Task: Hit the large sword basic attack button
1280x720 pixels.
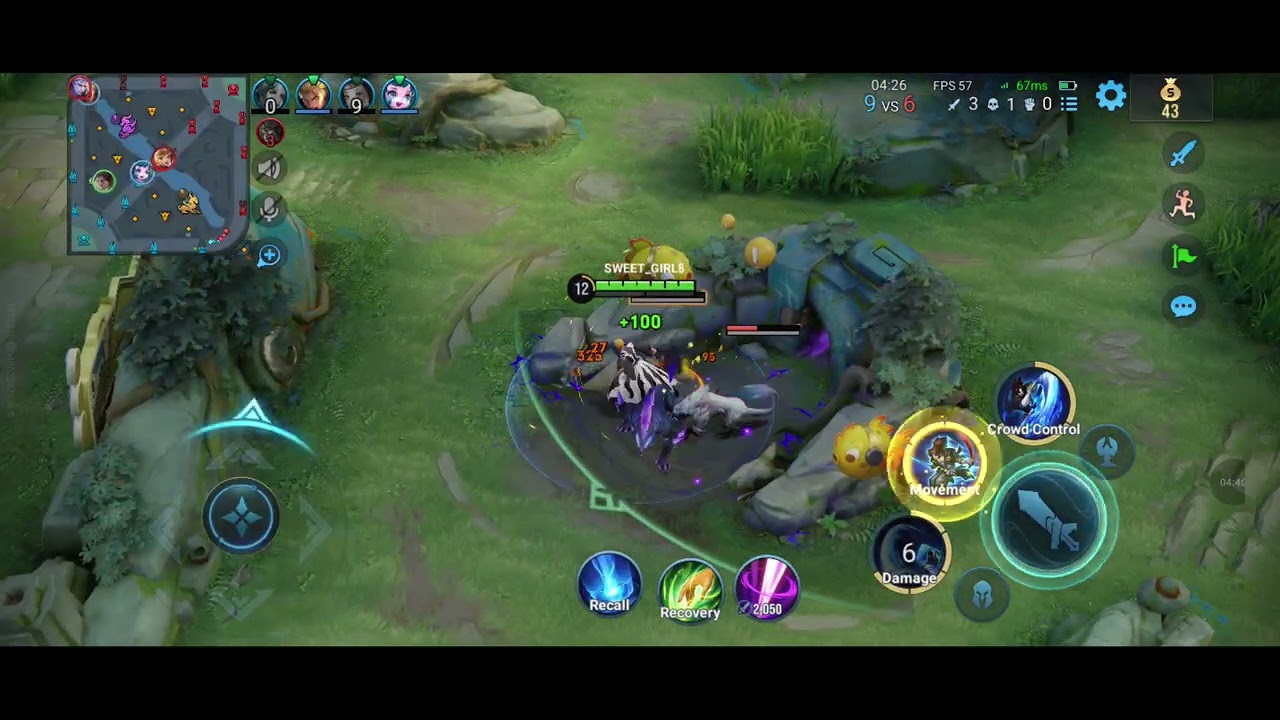Action: (x=1049, y=518)
